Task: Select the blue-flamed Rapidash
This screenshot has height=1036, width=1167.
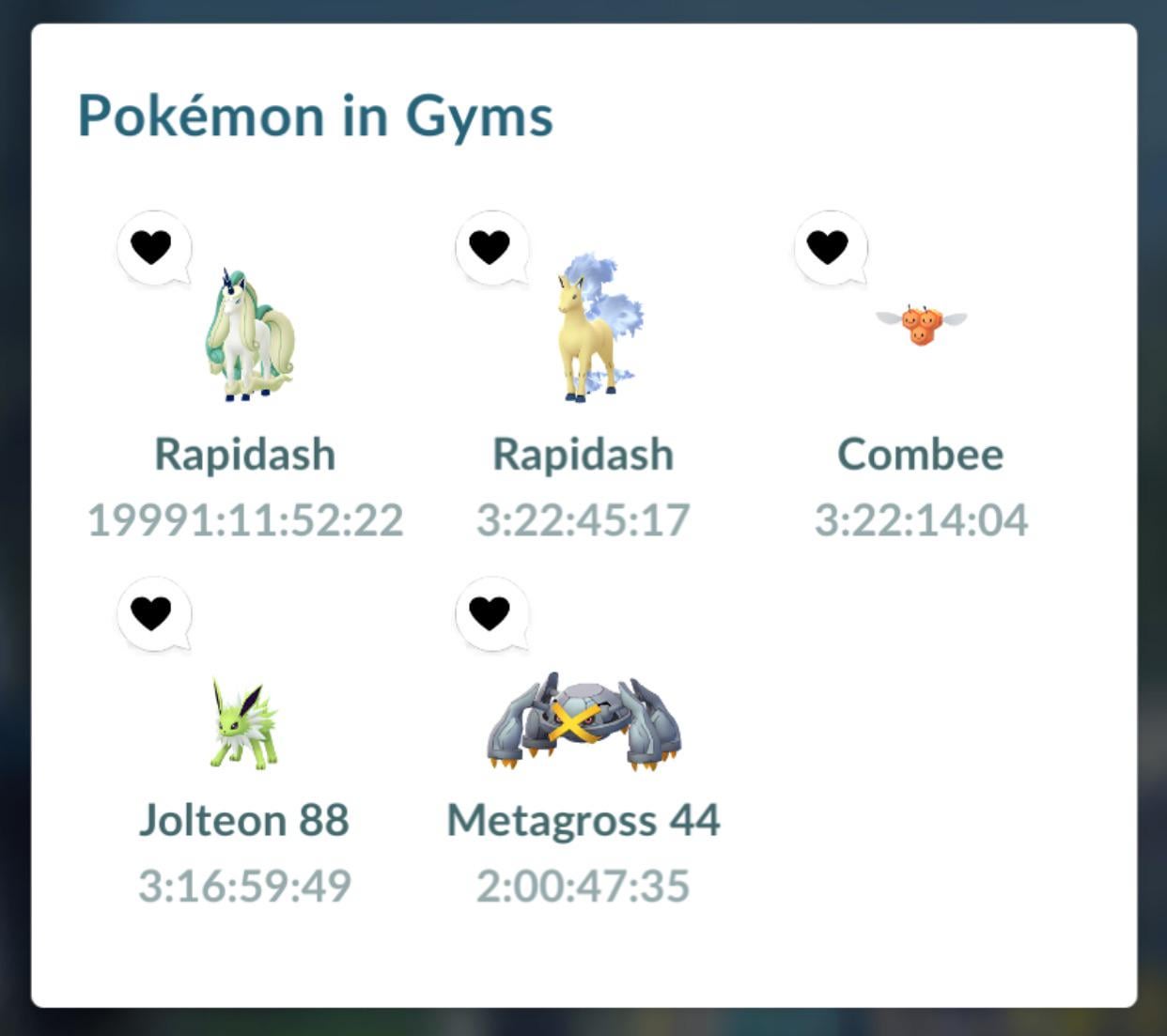Action: click(589, 331)
